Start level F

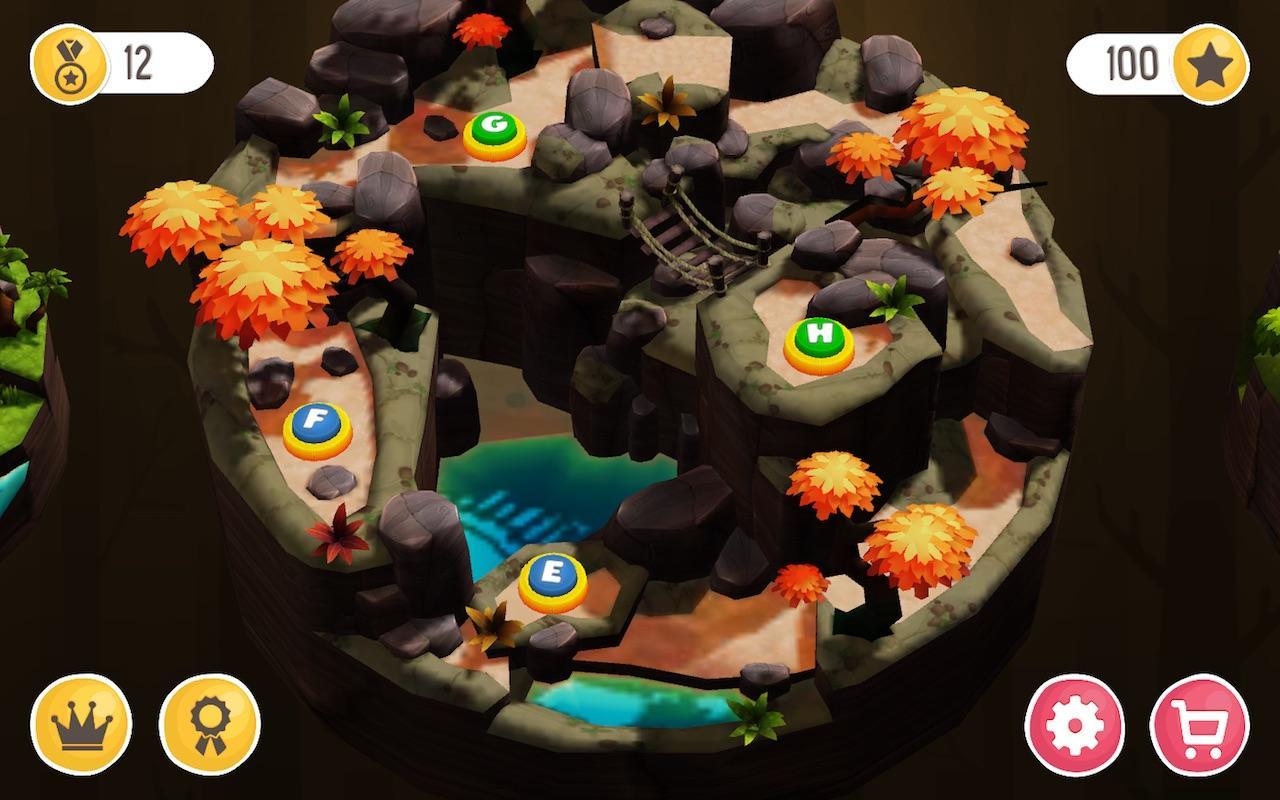pos(317,421)
